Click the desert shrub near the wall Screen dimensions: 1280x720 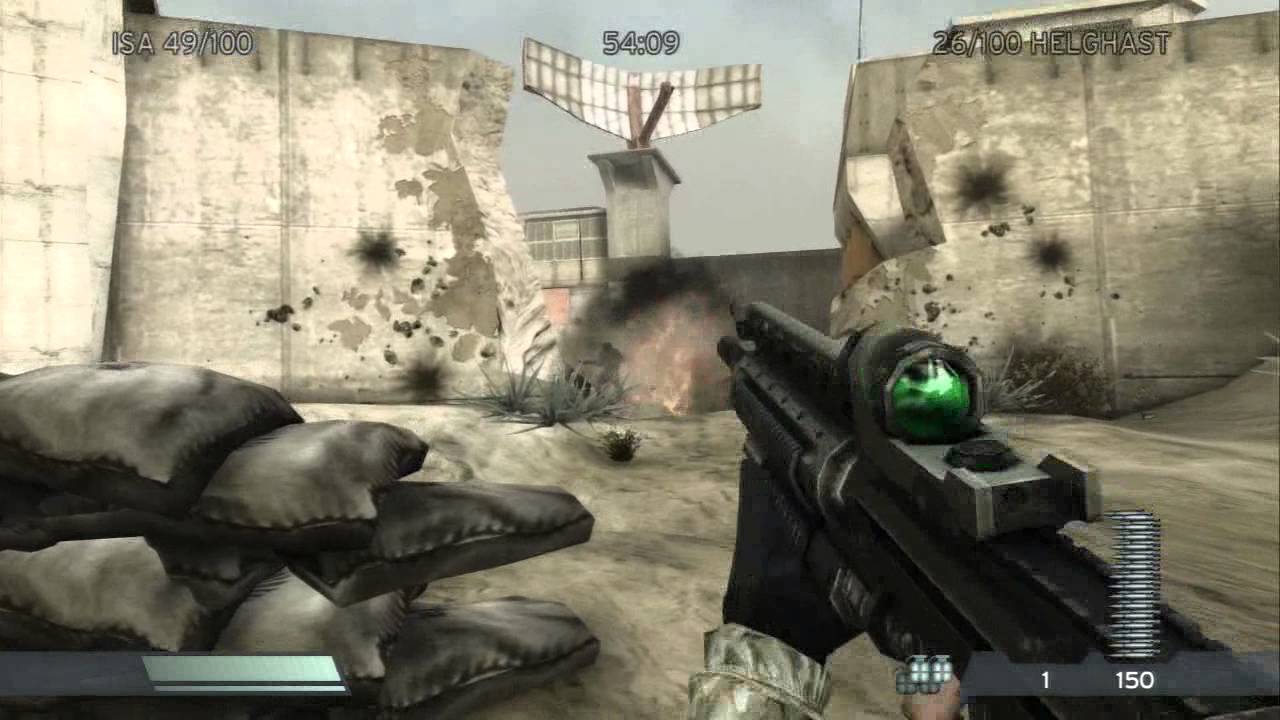530,400
